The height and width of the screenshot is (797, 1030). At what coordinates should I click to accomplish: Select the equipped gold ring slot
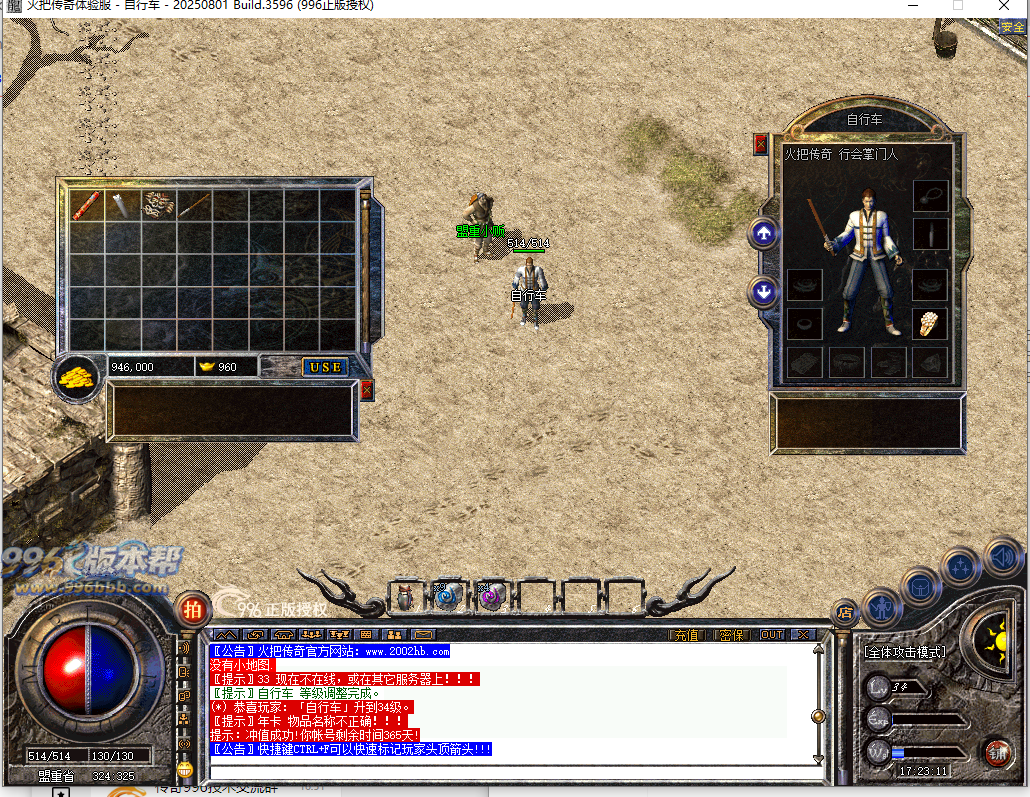pos(930,323)
